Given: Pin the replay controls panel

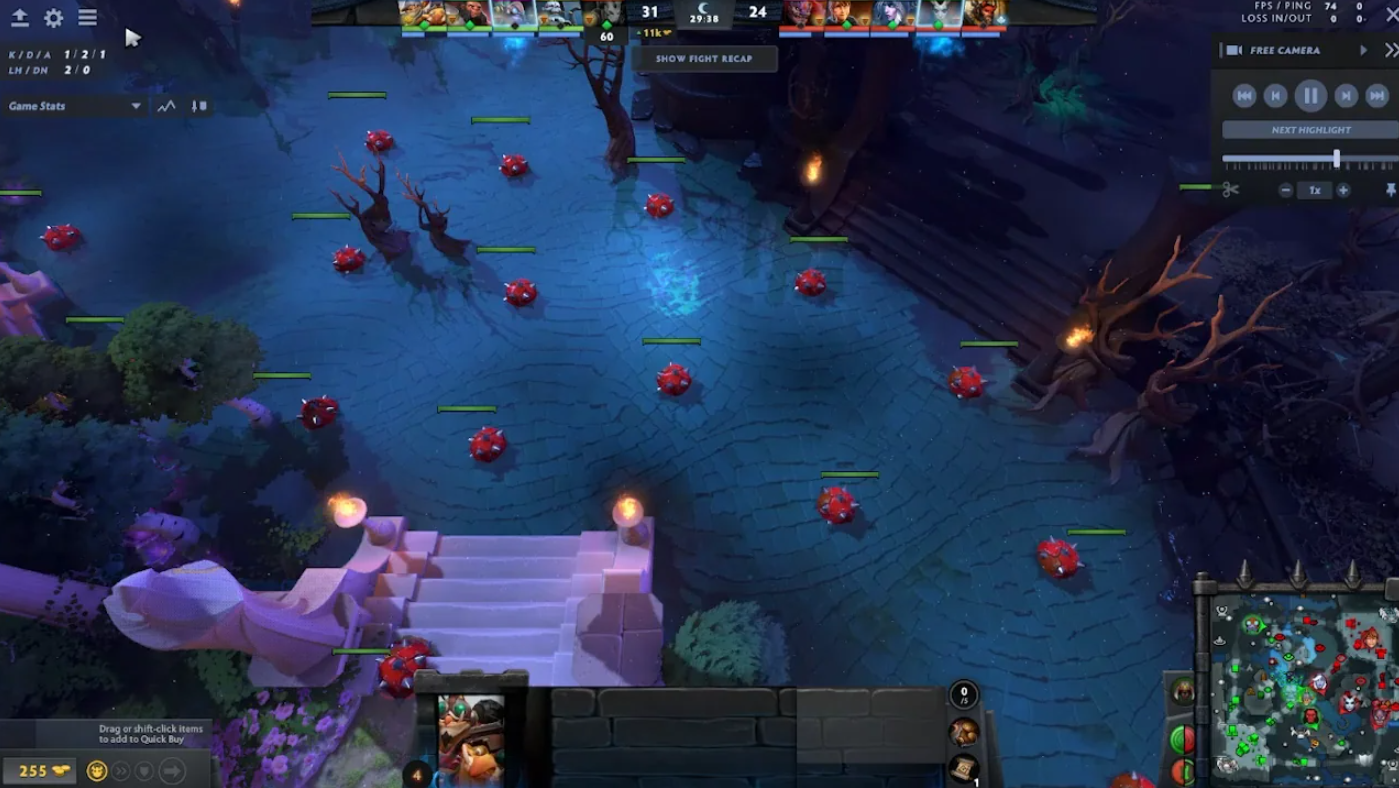Looking at the screenshot, I should click(1390, 190).
